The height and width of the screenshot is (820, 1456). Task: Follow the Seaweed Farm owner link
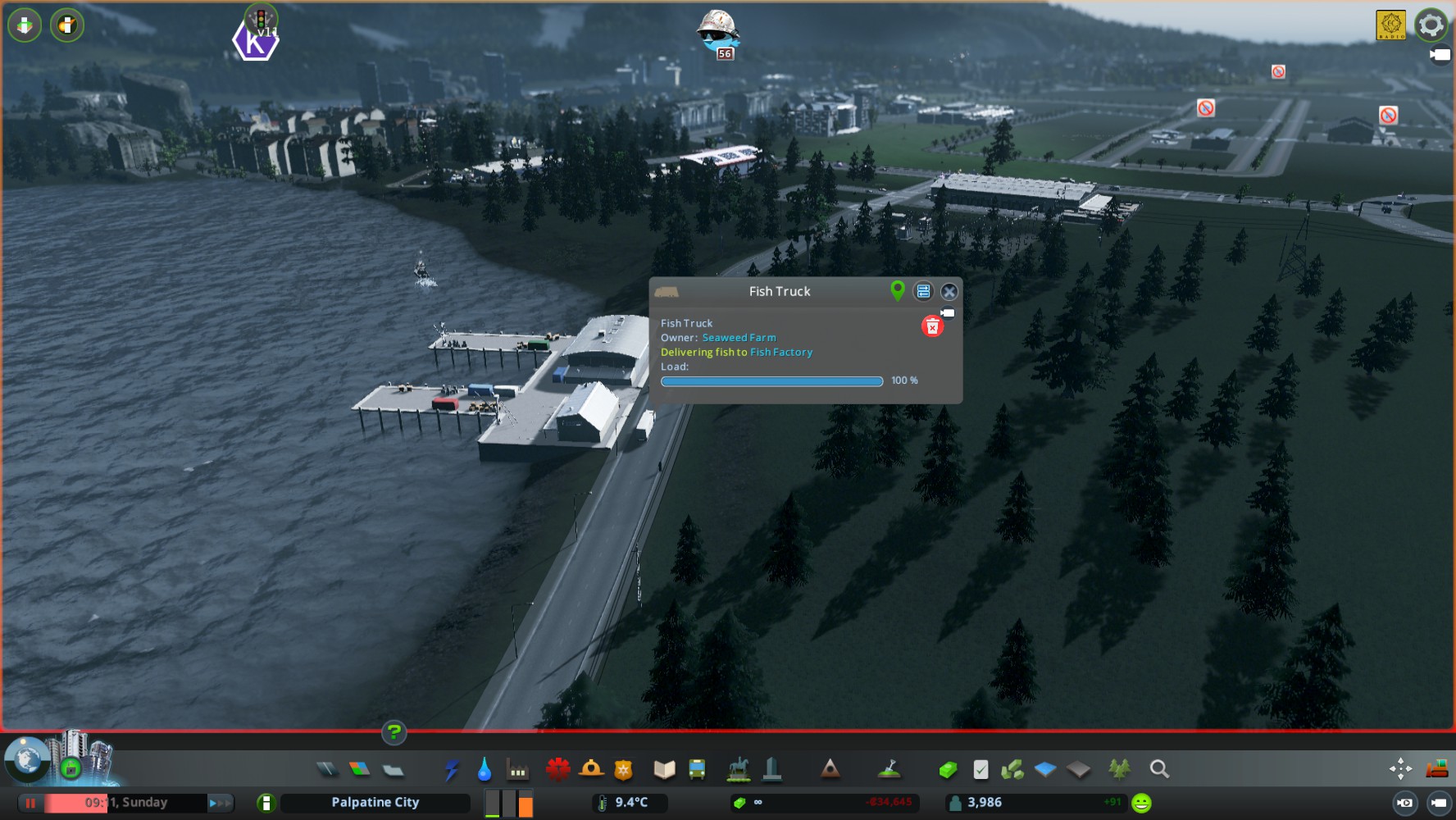click(x=739, y=338)
